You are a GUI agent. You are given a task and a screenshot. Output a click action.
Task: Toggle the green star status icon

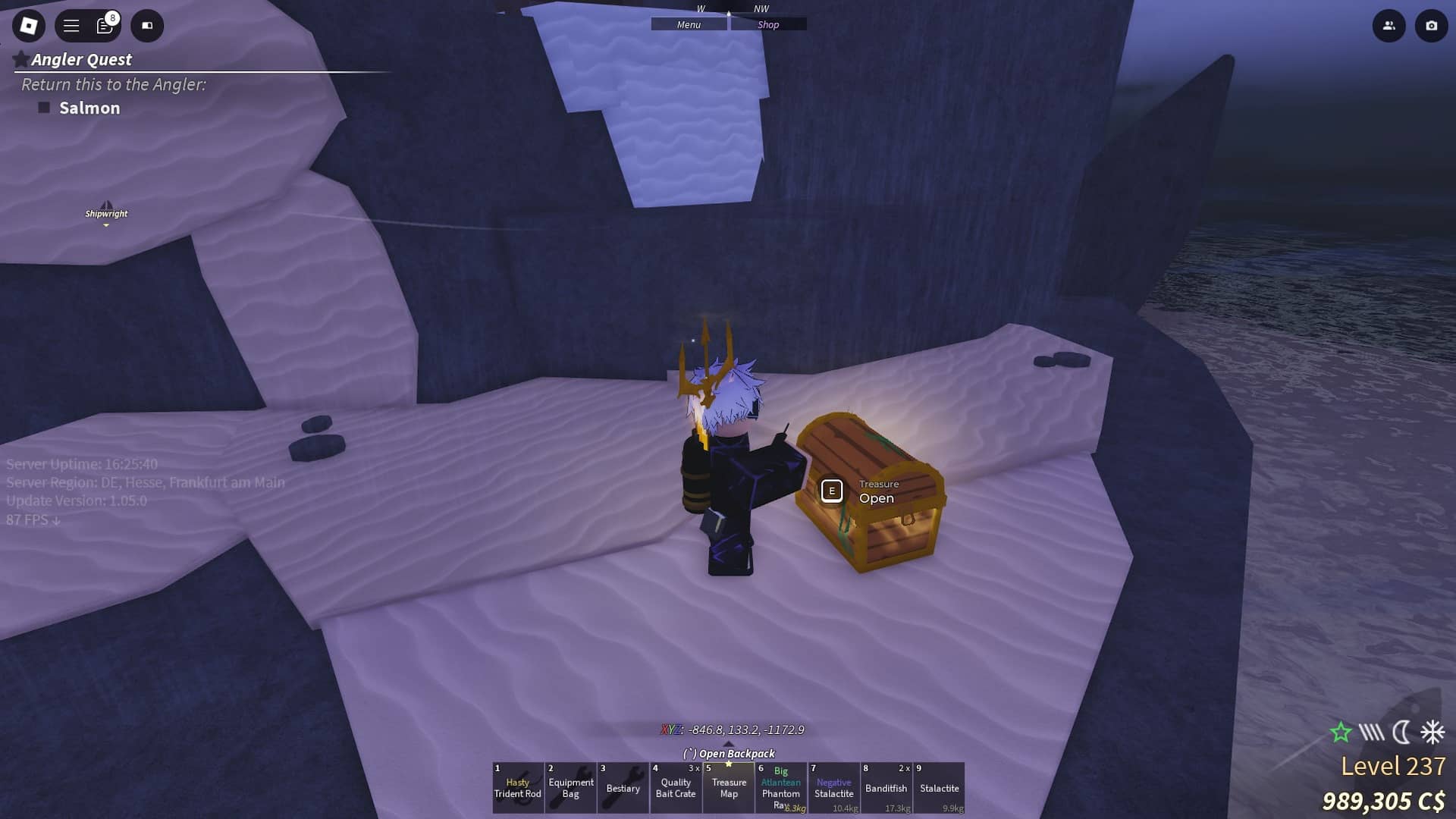tap(1341, 733)
